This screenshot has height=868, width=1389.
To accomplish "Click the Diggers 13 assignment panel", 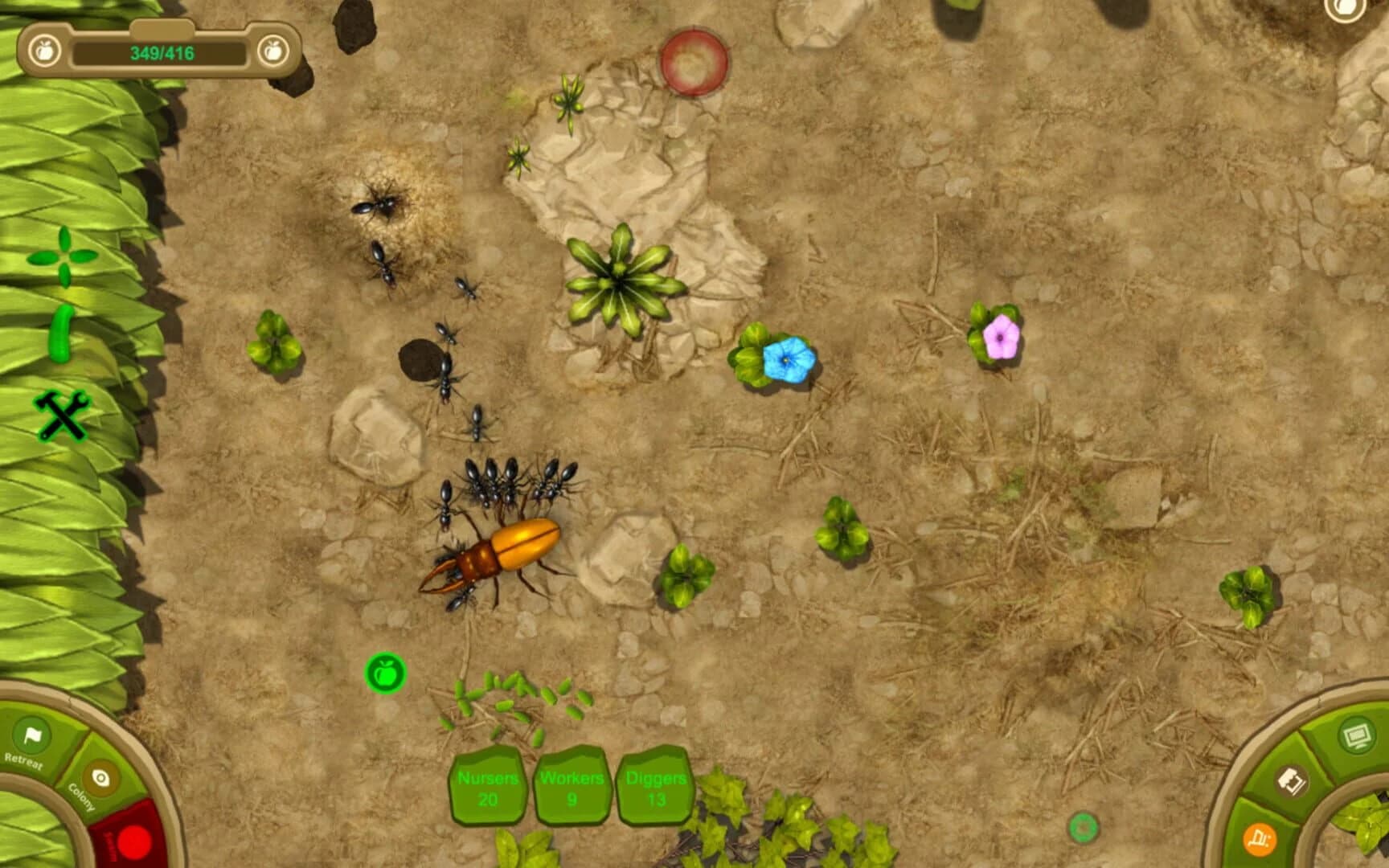I will (656, 788).
